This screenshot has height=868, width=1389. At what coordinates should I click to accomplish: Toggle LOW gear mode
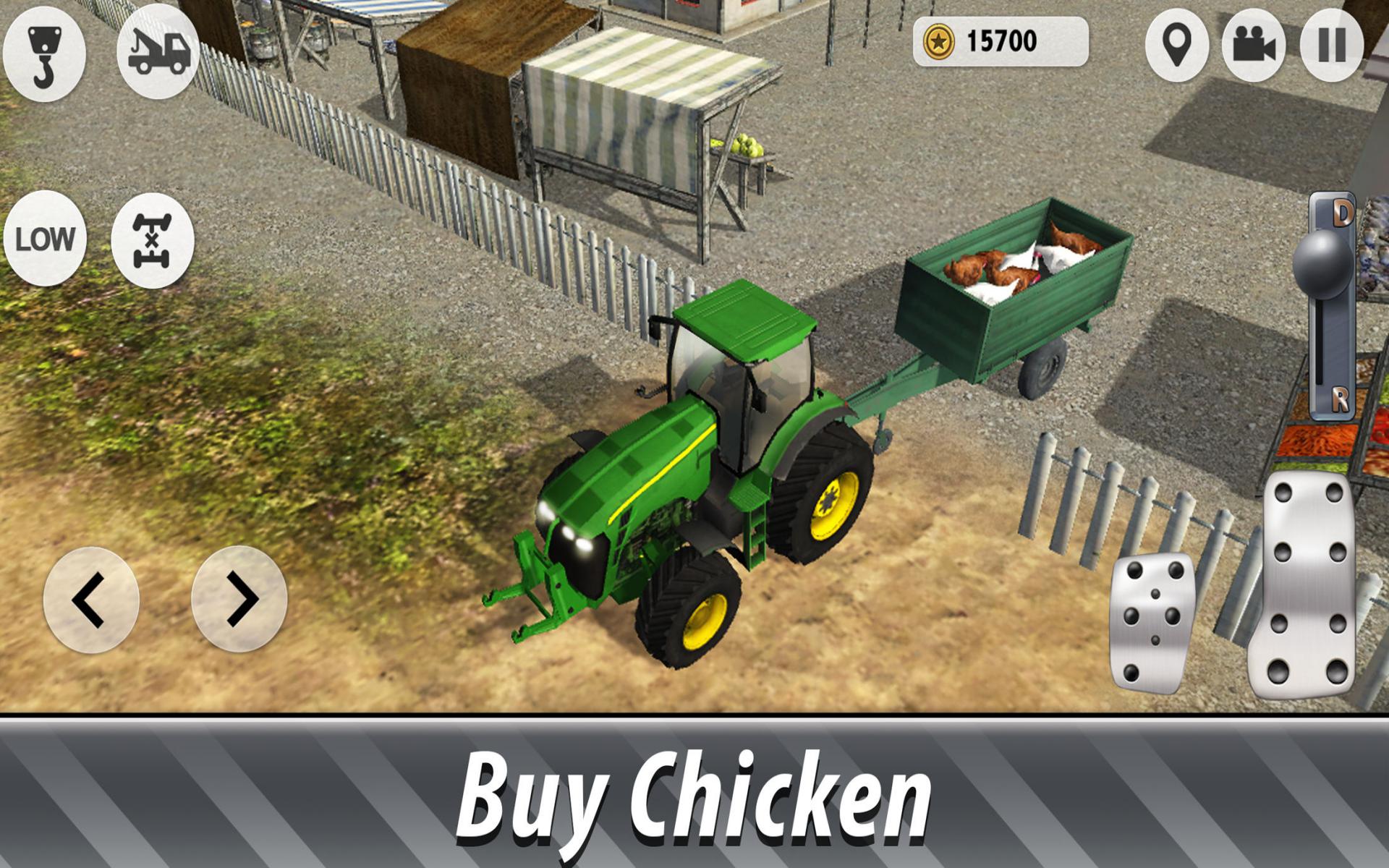tap(45, 237)
